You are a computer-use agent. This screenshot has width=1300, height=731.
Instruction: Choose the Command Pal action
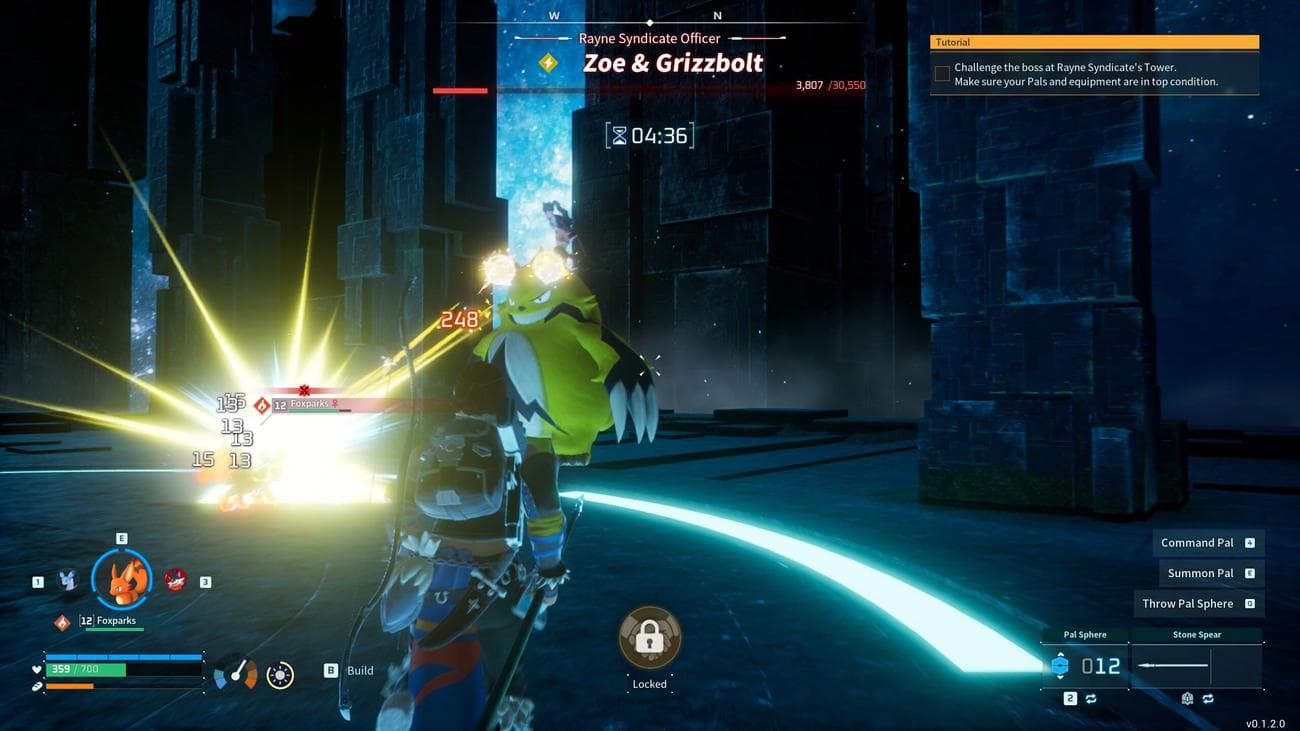(1197, 543)
